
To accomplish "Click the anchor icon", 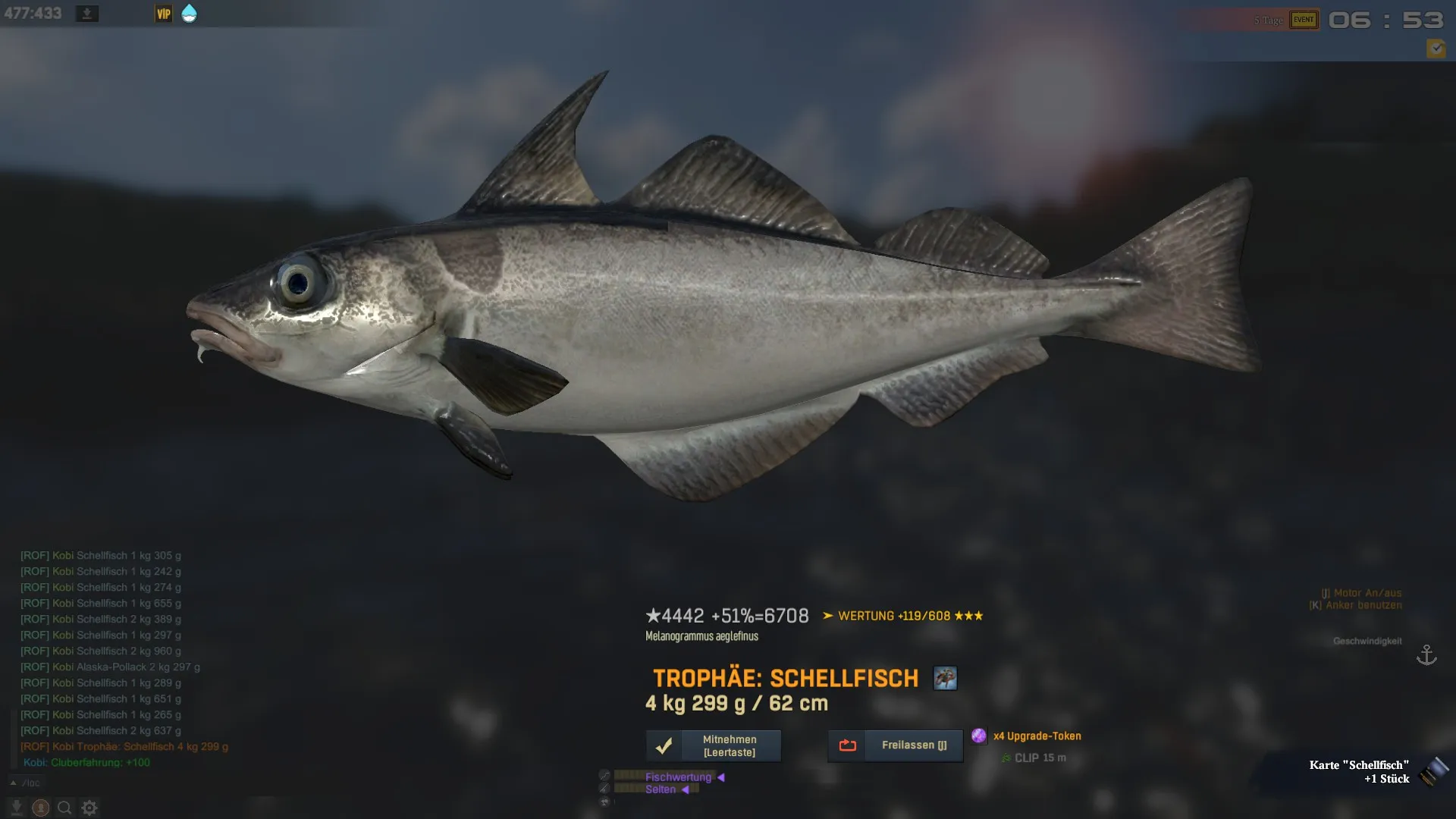I will [1426, 654].
